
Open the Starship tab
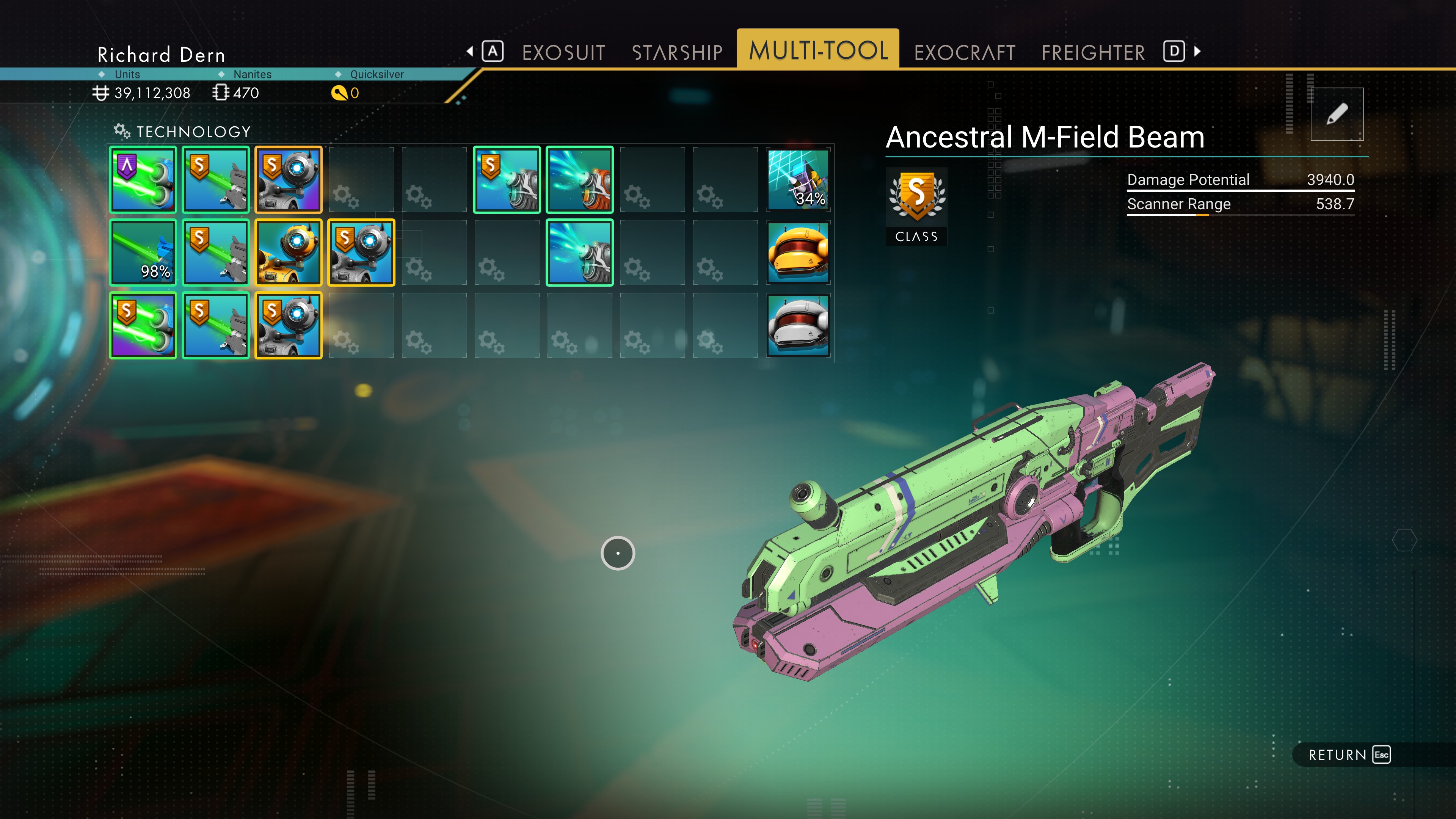pyautogui.click(x=677, y=53)
